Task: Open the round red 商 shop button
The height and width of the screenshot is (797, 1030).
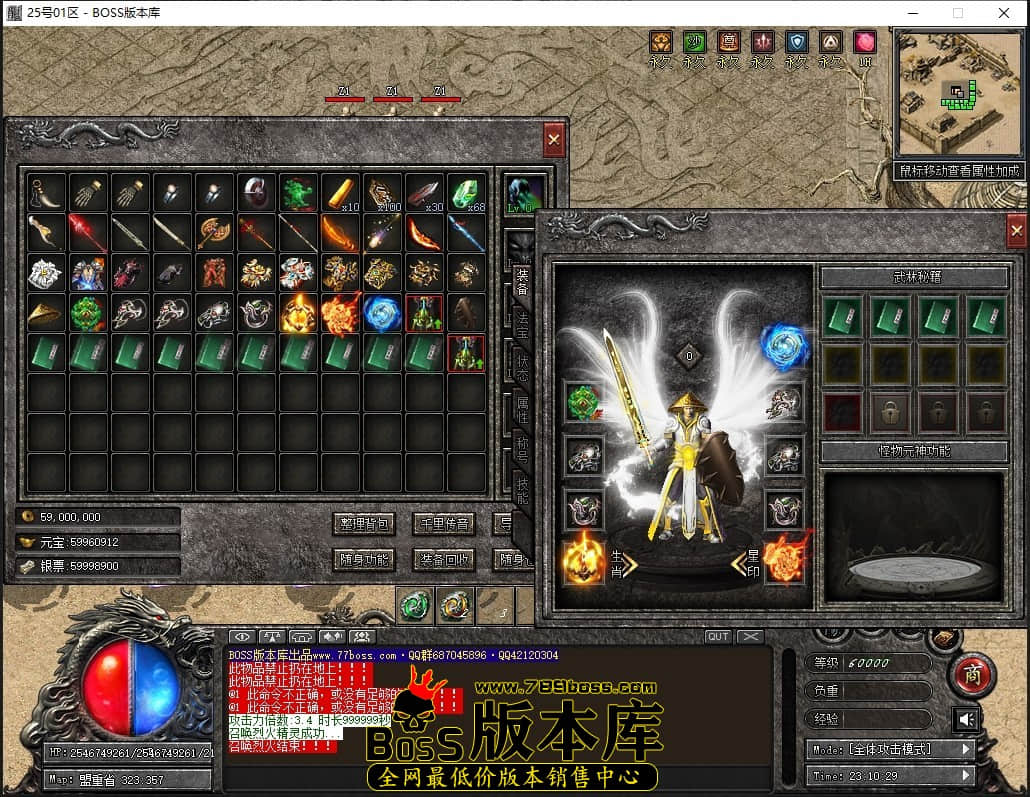Action: [x=970, y=676]
